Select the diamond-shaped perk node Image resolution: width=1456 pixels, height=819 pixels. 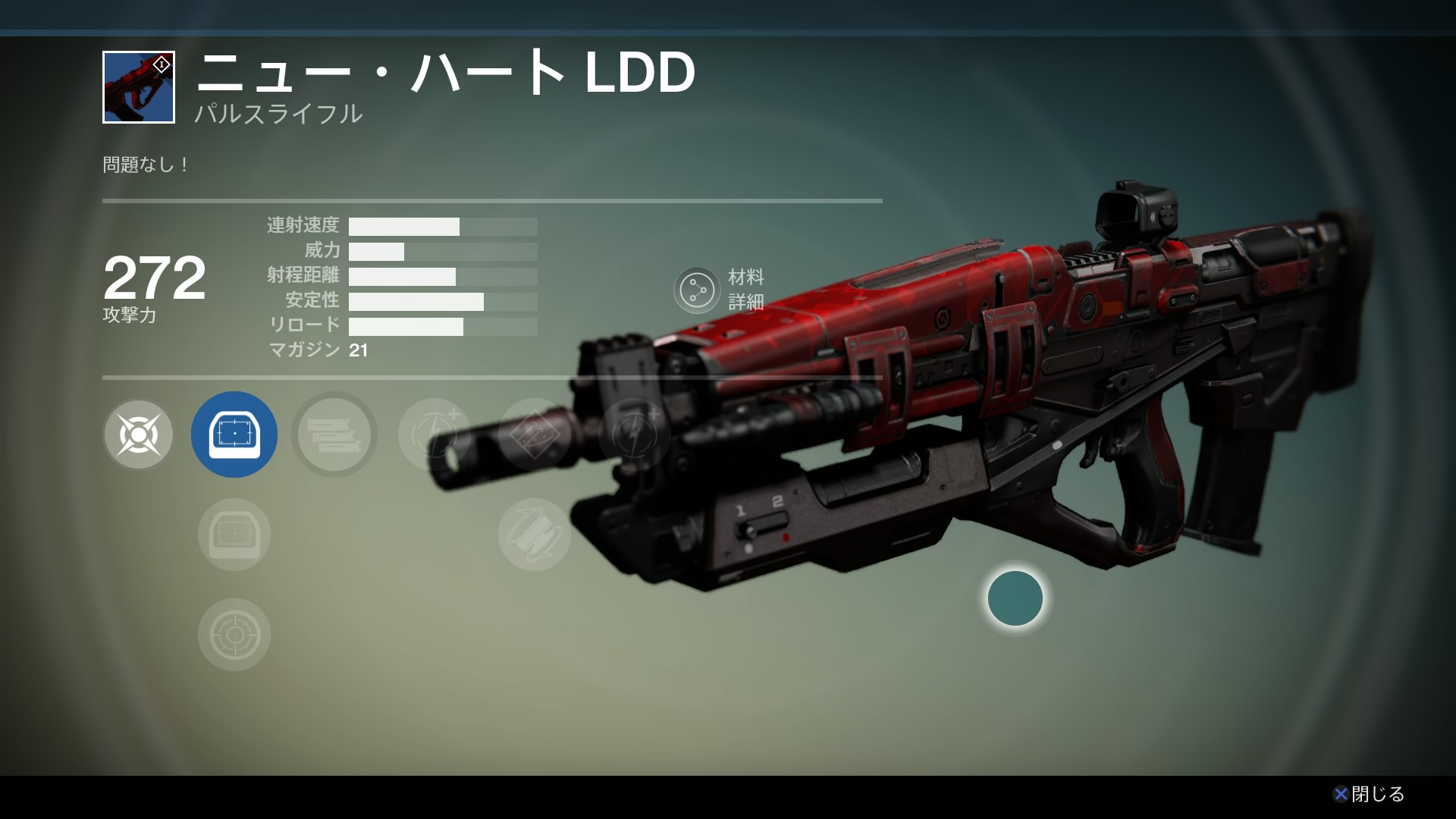pyautogui.click(x=534, y=435)
